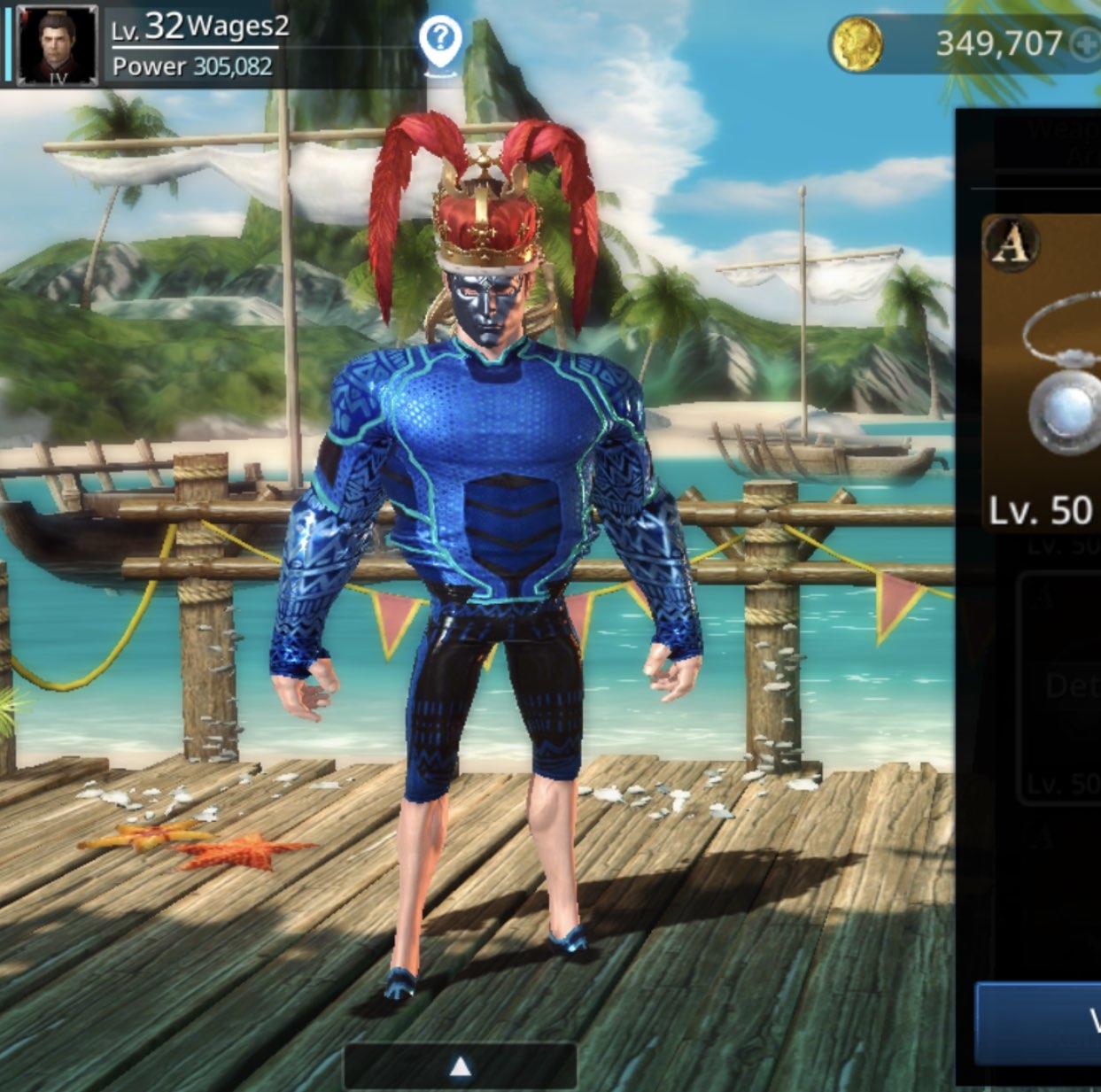Image resolution: width=1101 pixels, height=1092 pixels.
Task: Add more gold with the plus button
Action: [1084, 44]
